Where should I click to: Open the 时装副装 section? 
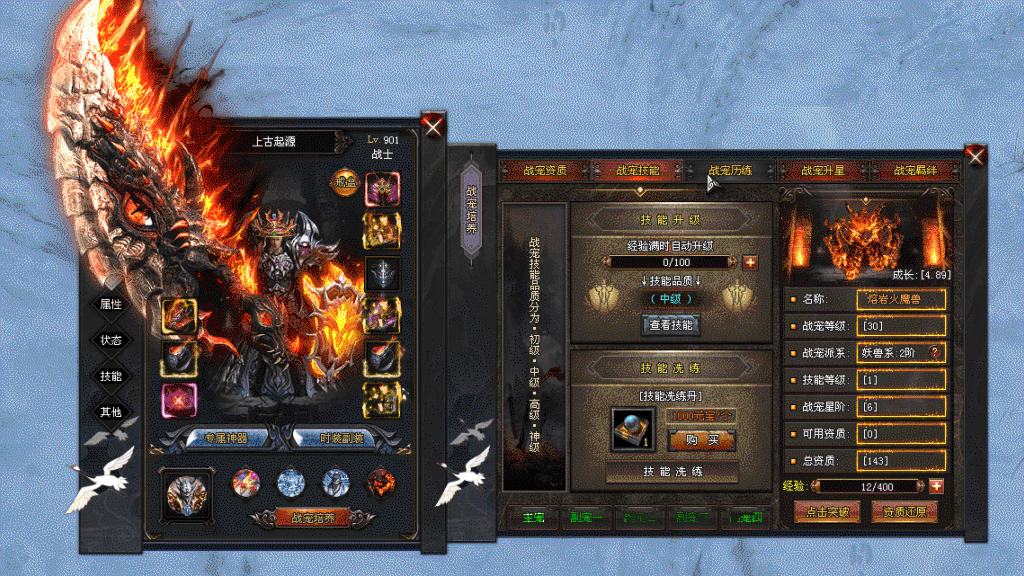tap(334, 438)
